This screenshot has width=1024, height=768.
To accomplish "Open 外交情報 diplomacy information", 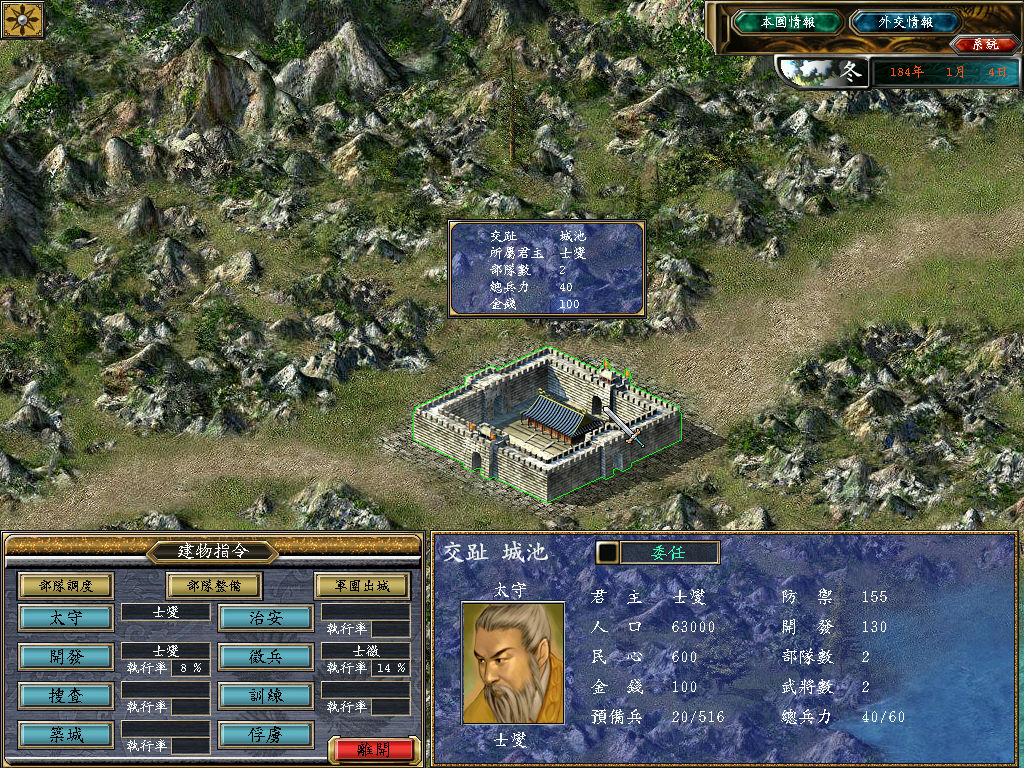I will pos(905,21).
